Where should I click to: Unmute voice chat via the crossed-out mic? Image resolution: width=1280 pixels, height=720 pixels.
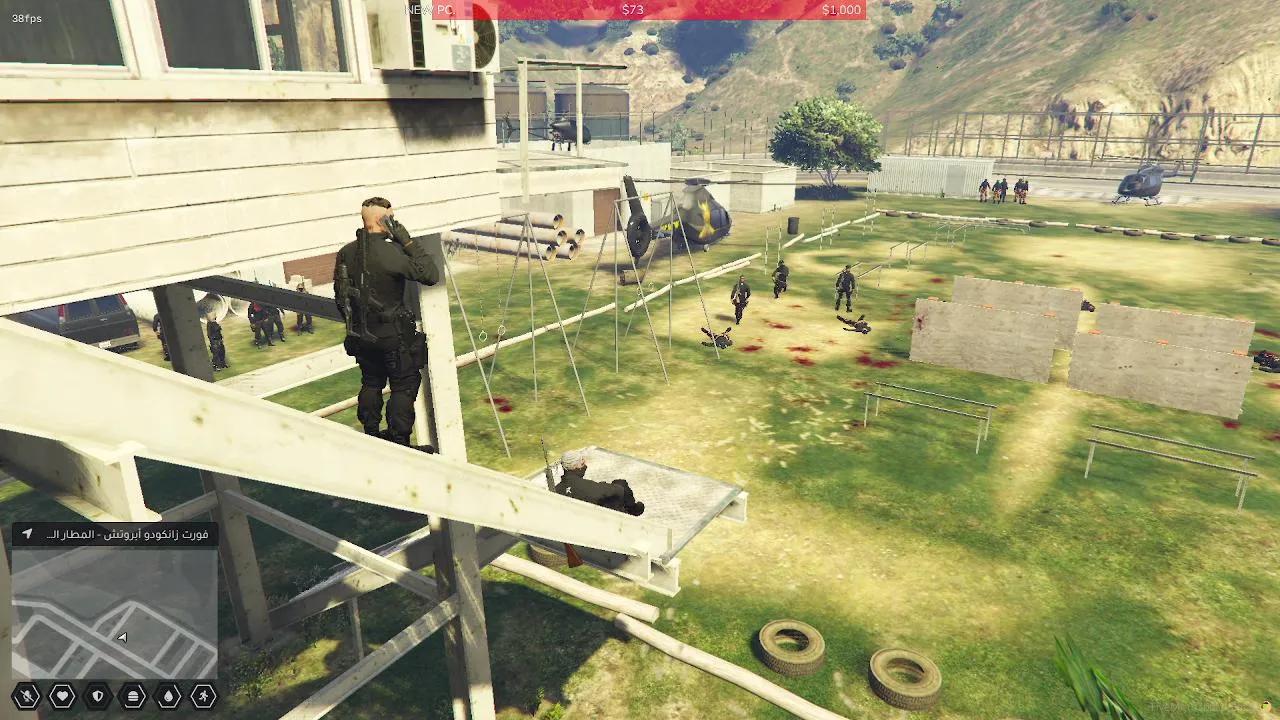pyautogui.click(x=26, y=695)
